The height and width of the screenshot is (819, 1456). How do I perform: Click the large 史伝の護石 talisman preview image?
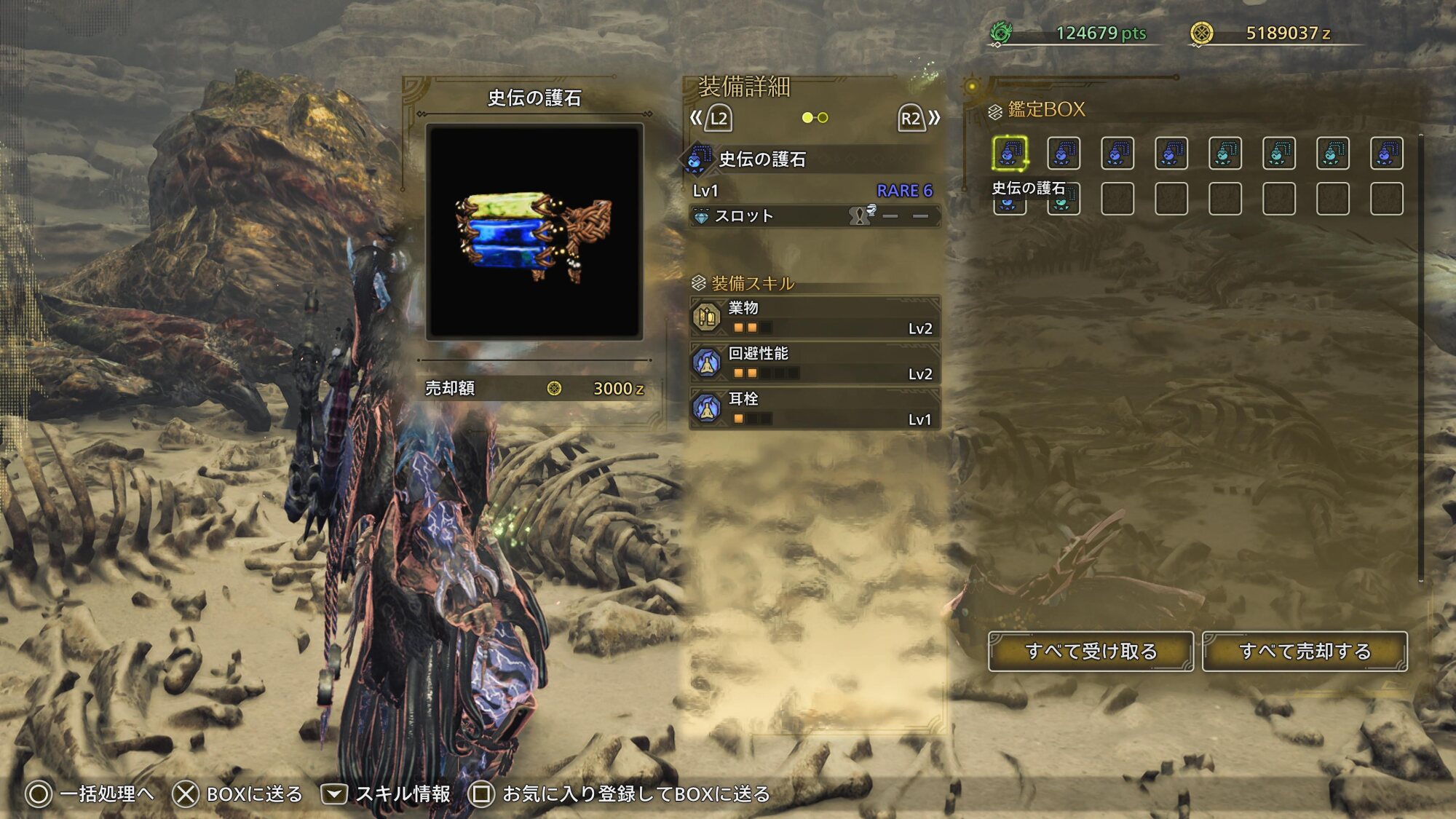(534, 232)
